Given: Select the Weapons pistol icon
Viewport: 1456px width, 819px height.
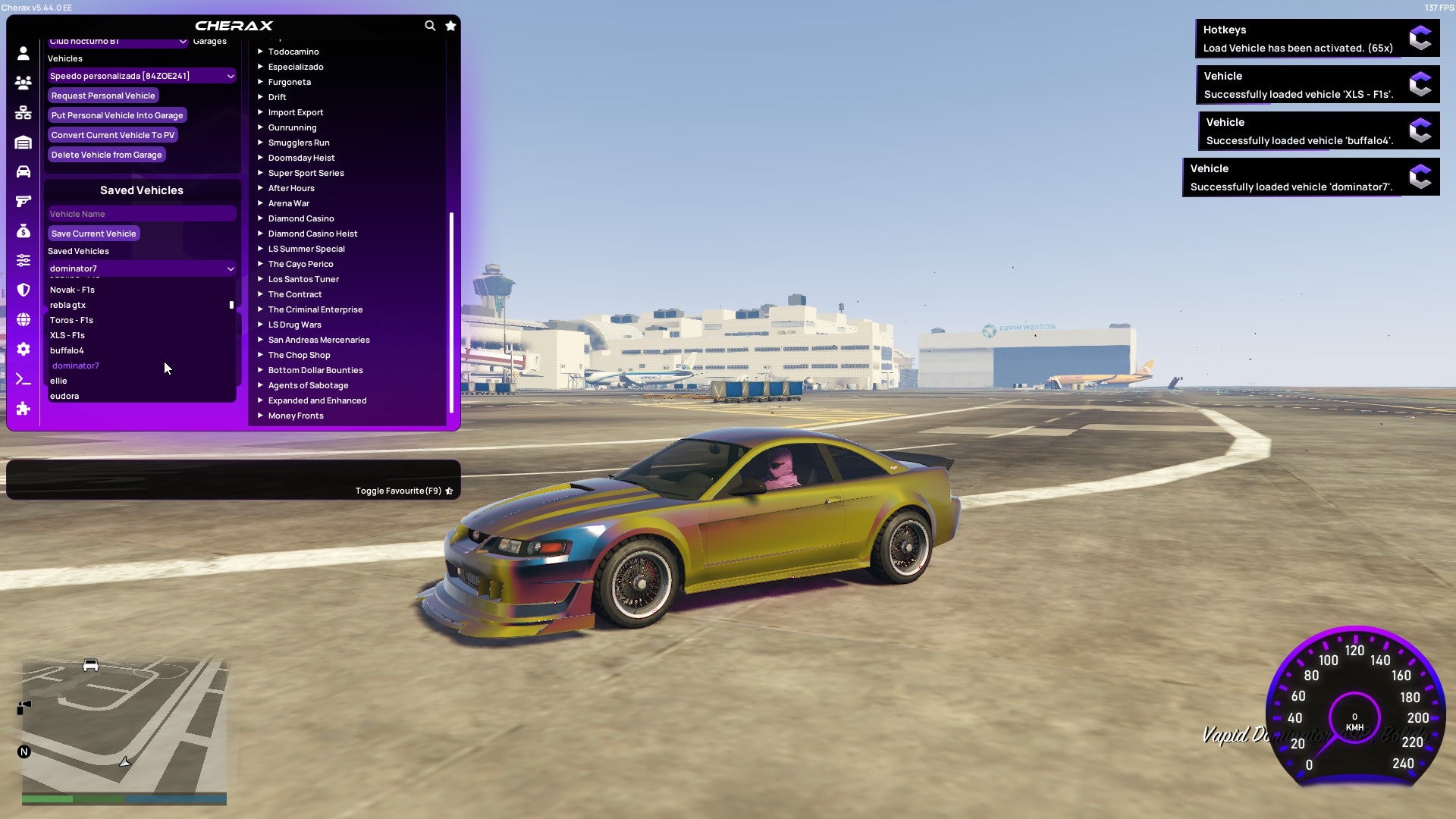Looking at the screenshot, I should click(23, 201).
